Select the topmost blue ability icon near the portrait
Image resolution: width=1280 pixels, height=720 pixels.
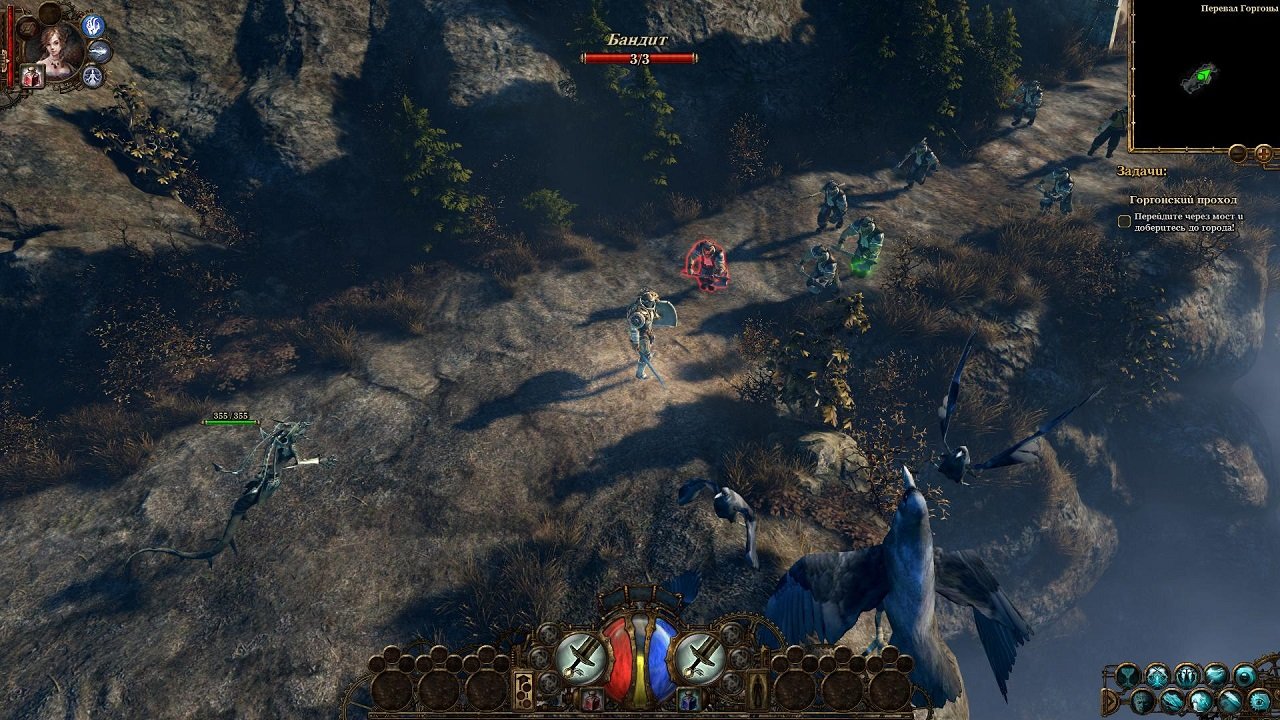(x=92, y=27)
